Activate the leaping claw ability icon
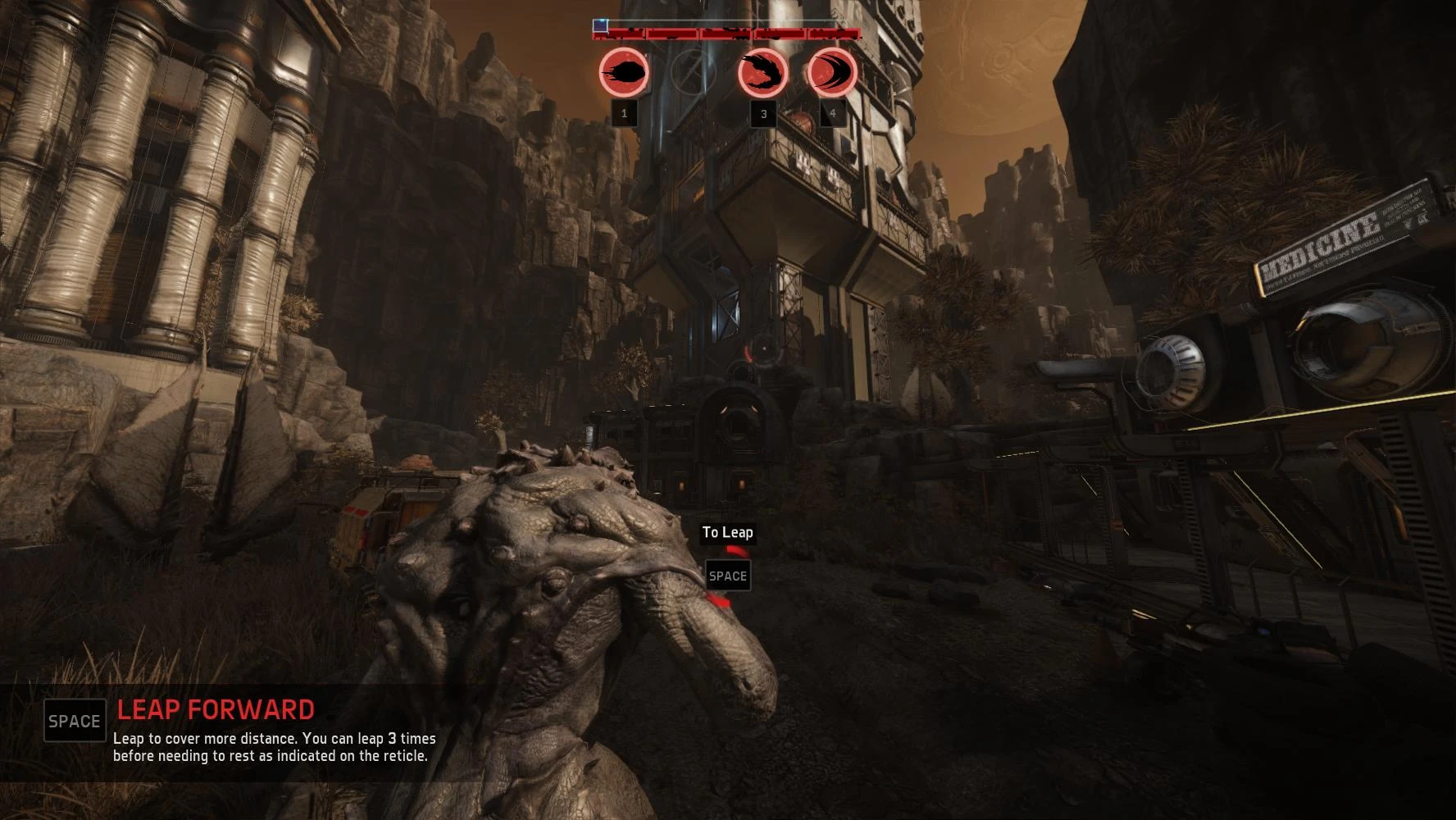This screenshot has height=820, width=1456. click(762, 73)
